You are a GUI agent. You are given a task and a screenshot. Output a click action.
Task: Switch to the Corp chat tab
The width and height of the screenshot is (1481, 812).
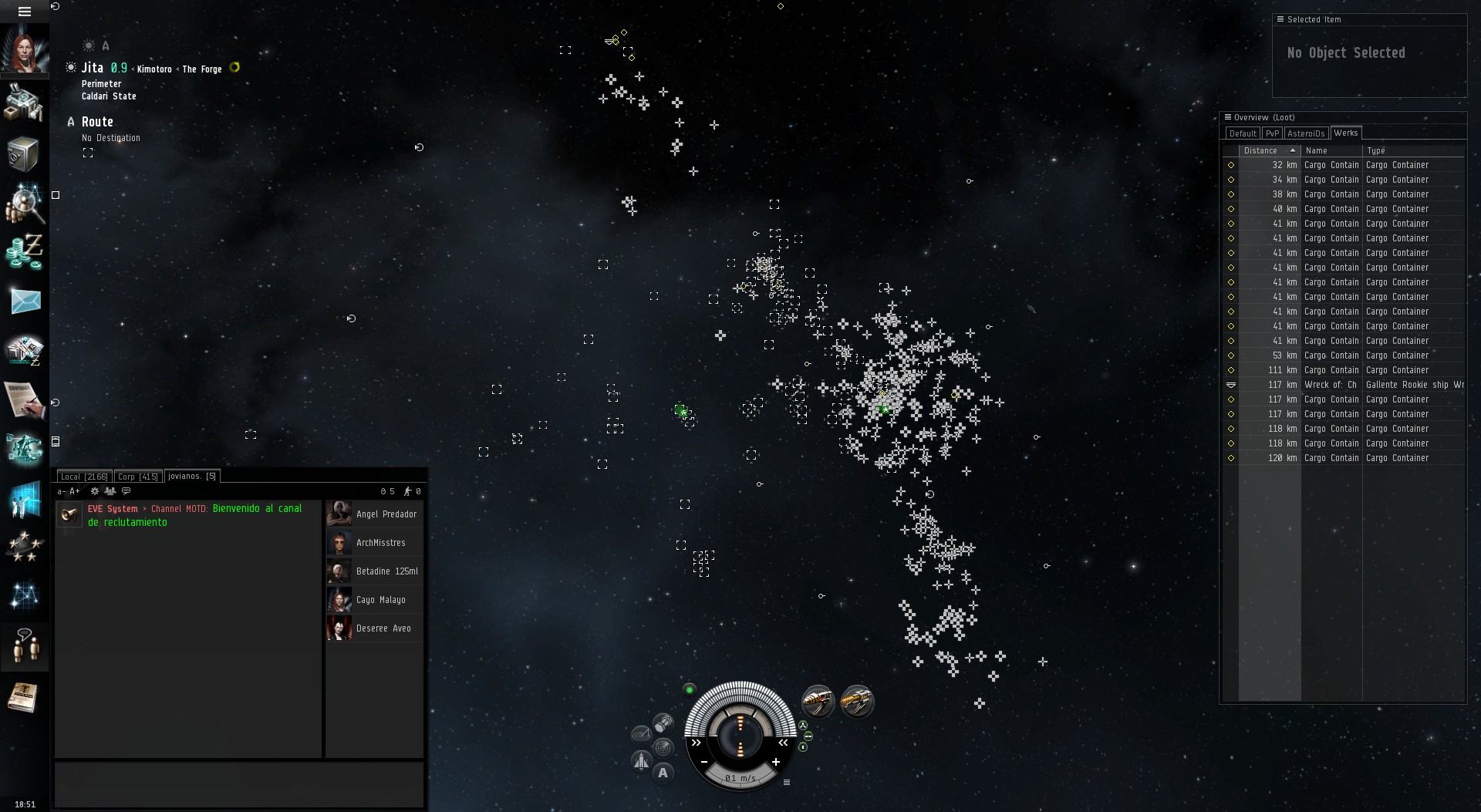(138, 477)
